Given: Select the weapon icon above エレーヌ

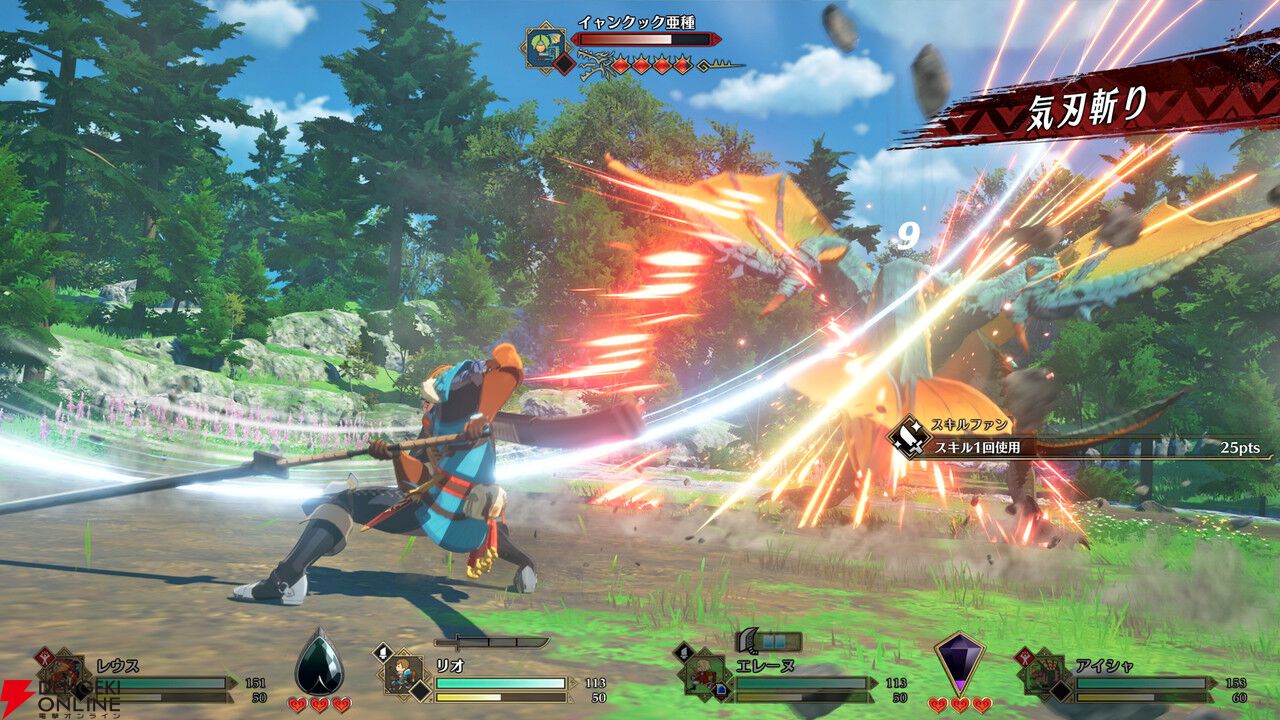Looking at the screenshot, I should [768, 641].
